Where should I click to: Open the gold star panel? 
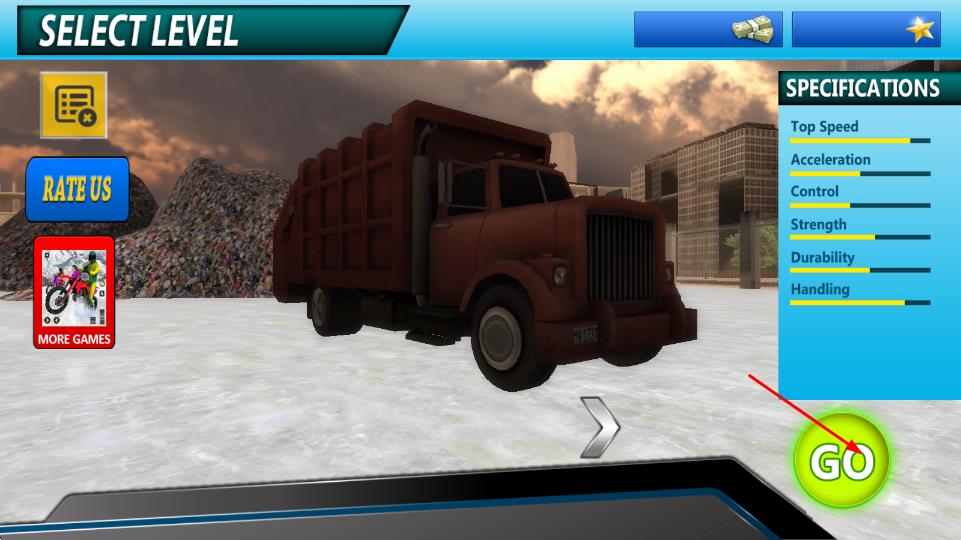click(x=866, y=29)
